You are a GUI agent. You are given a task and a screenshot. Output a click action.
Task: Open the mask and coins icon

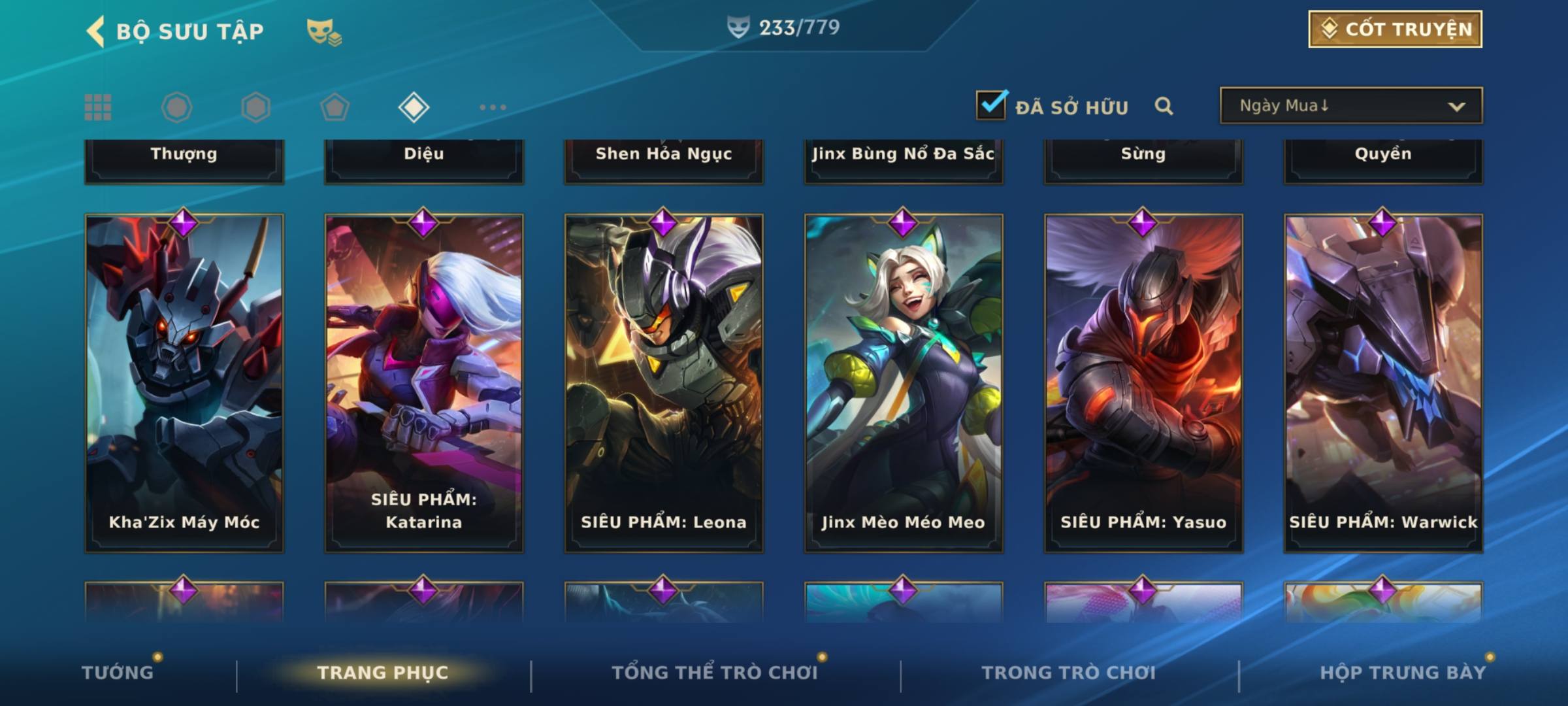click(324, 32)
